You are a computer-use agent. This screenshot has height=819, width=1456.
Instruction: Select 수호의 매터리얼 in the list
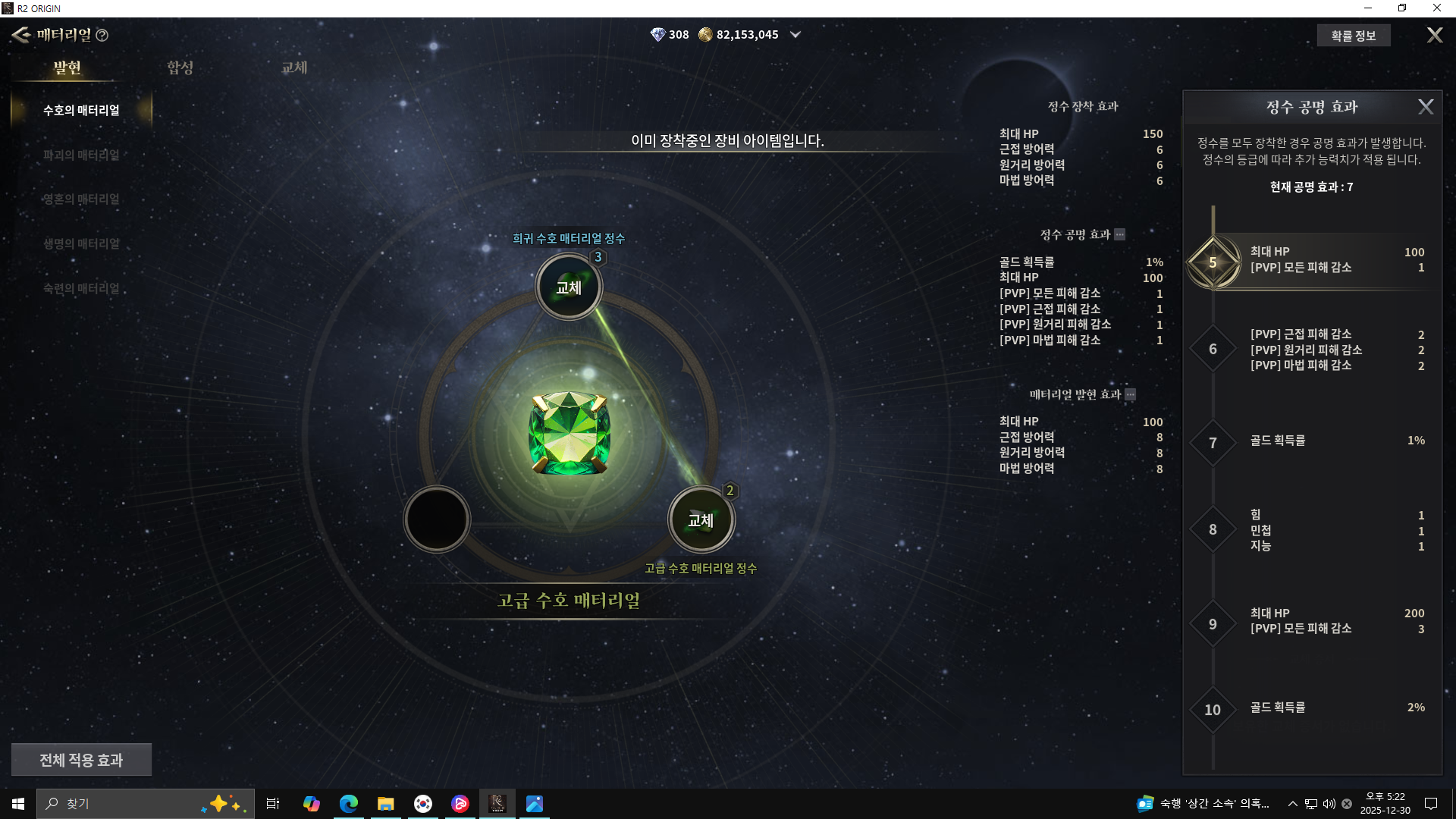click(81, 111)
